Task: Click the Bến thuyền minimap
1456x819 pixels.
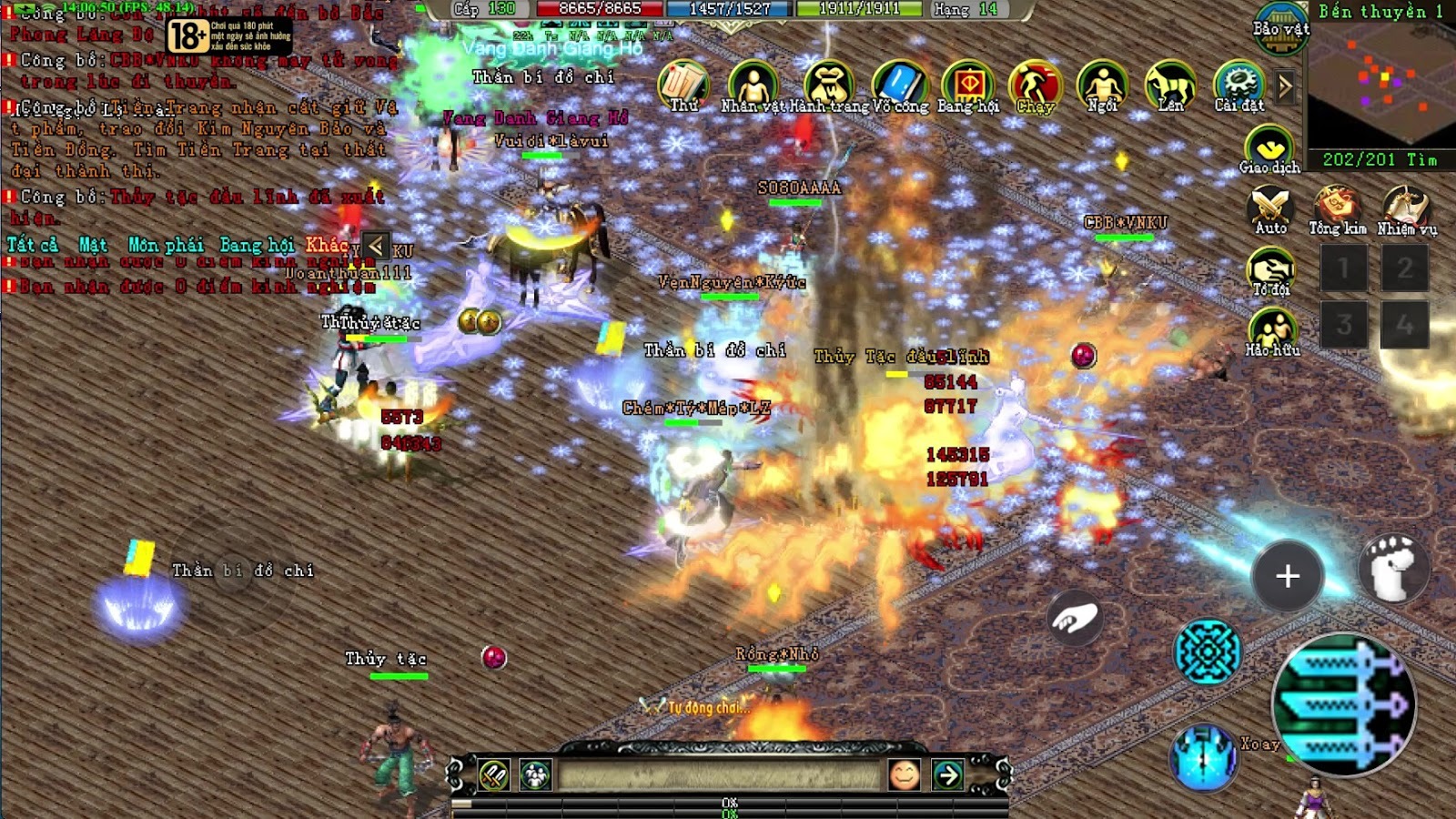Action: click(1381, 86)
